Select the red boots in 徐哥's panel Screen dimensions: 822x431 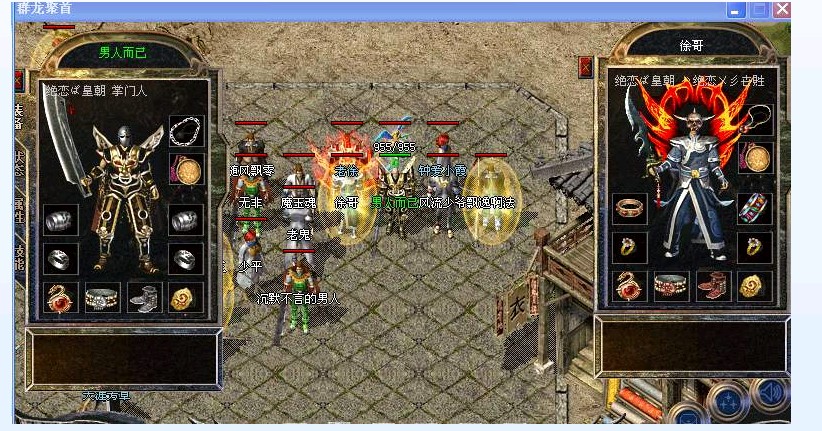click(x=713, y=286)
